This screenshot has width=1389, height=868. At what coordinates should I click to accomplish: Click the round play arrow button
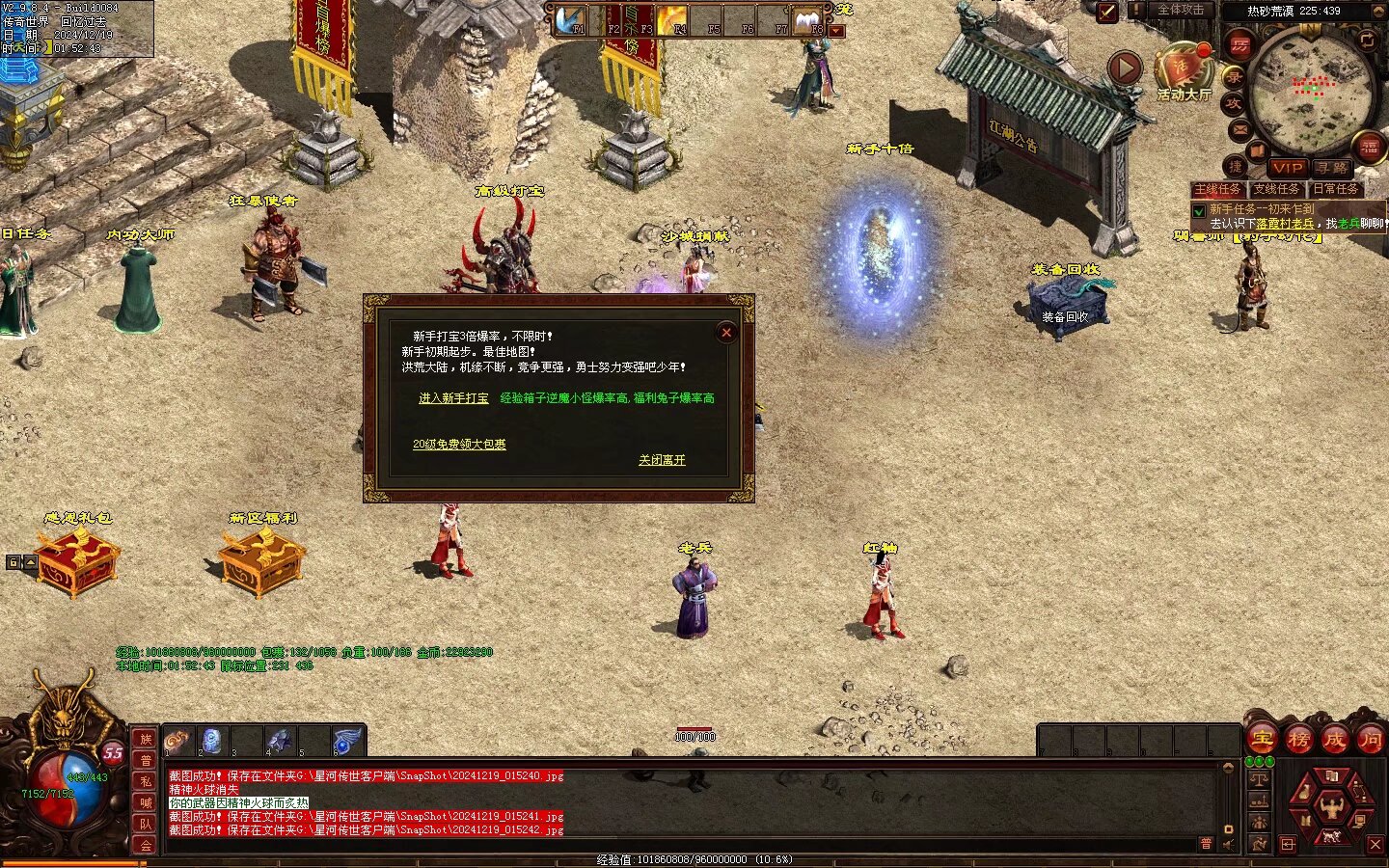[x=1125, y=68]
